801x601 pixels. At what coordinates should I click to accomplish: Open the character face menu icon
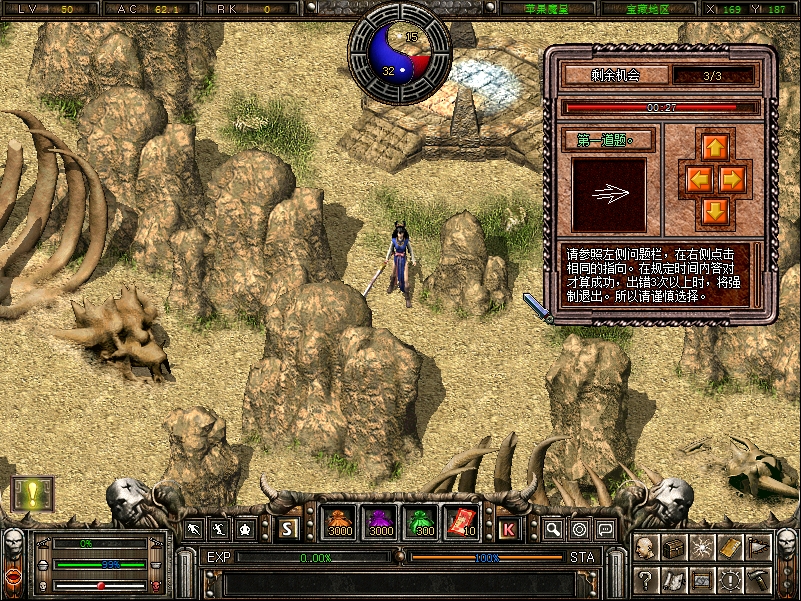click(x=646, y=548)
